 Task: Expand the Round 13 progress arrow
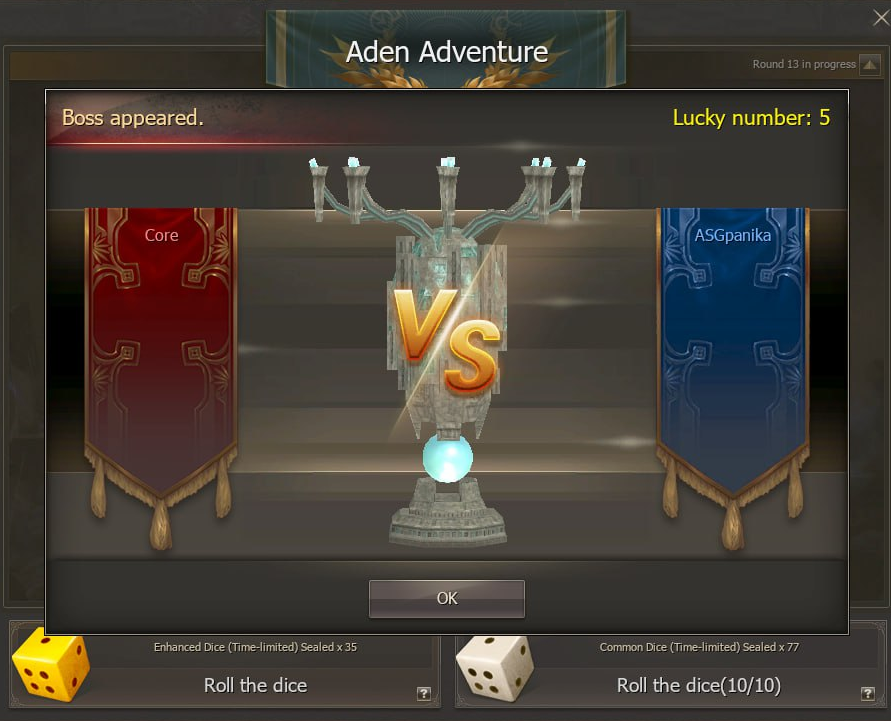(x=869, y=65)
